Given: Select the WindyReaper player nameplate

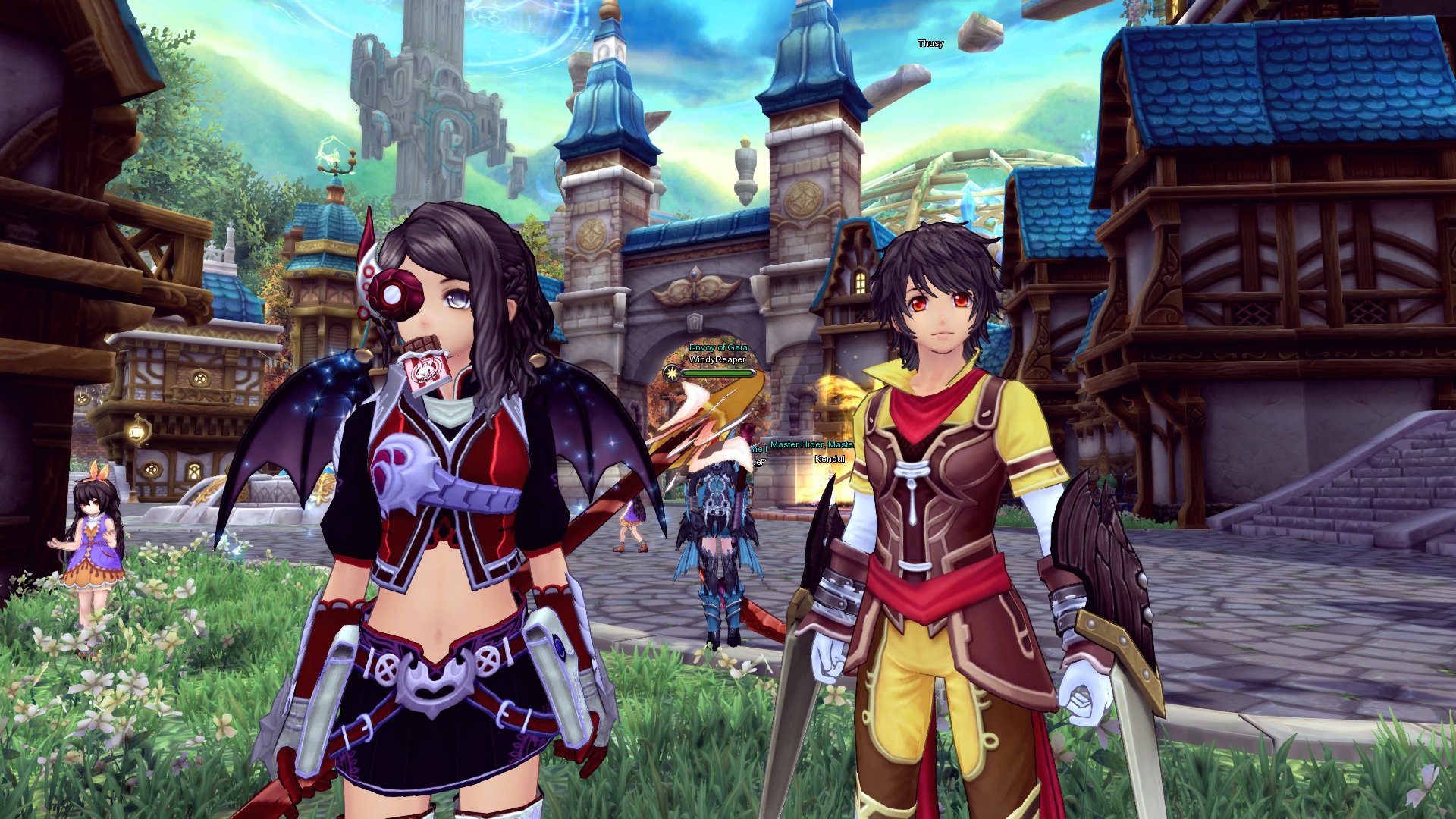Looking at the screenshot, I should pos(717,359).
